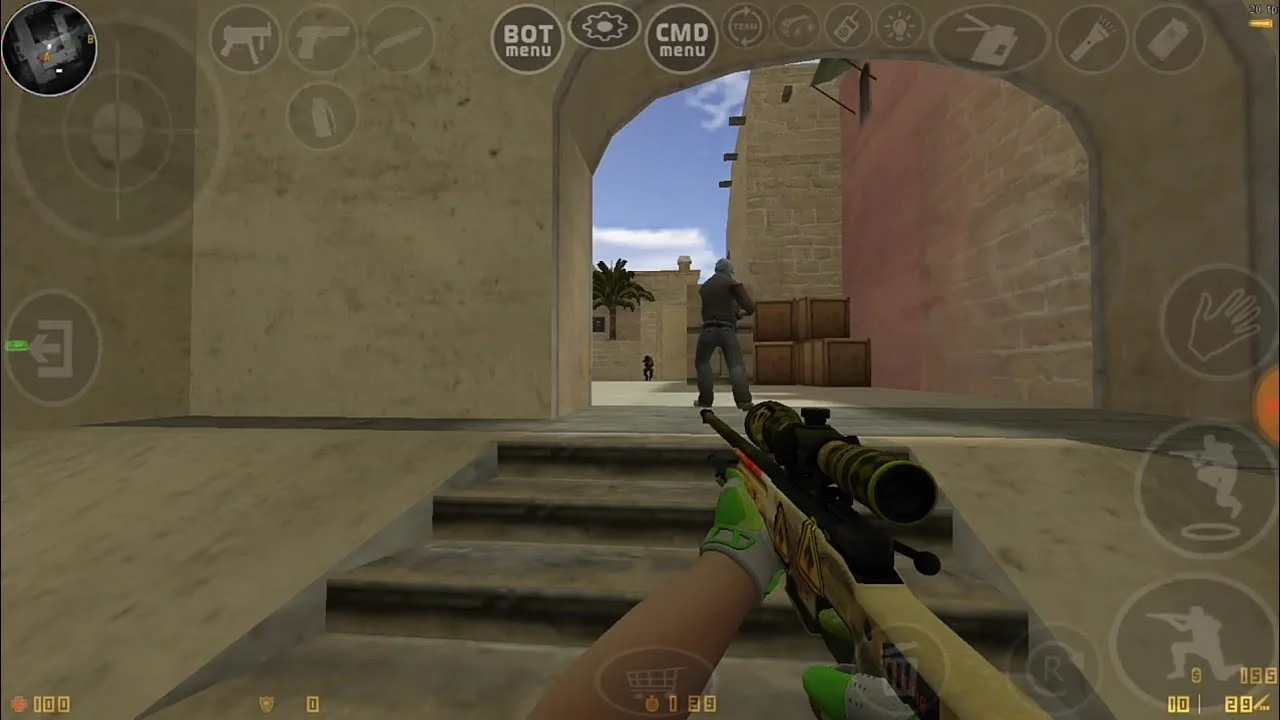1280x720 pixels.
Task: Tap the open hand use button
Action: coord(1219,323)
